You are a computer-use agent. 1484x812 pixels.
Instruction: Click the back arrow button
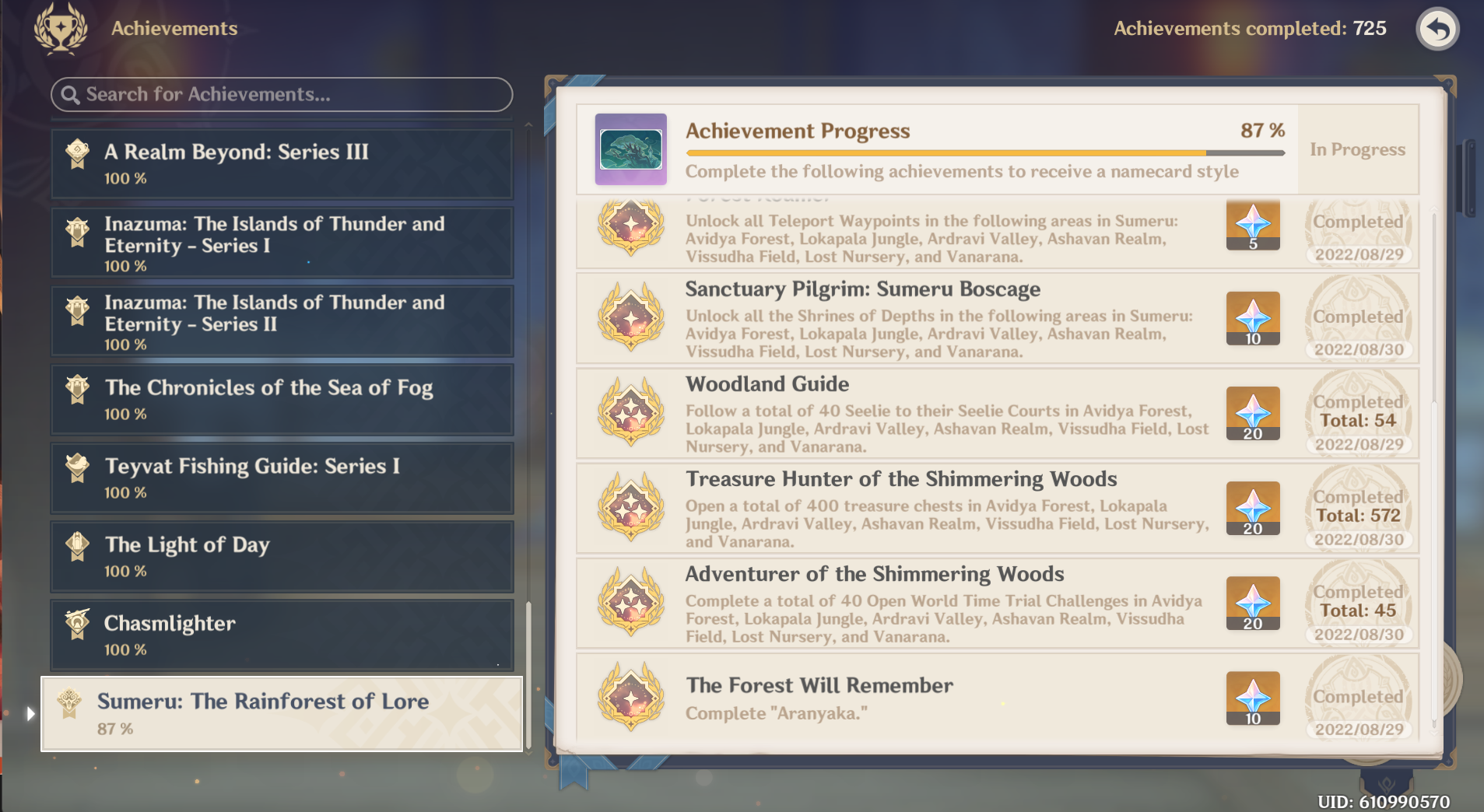pyautogui.click(x=1437, y=29)
